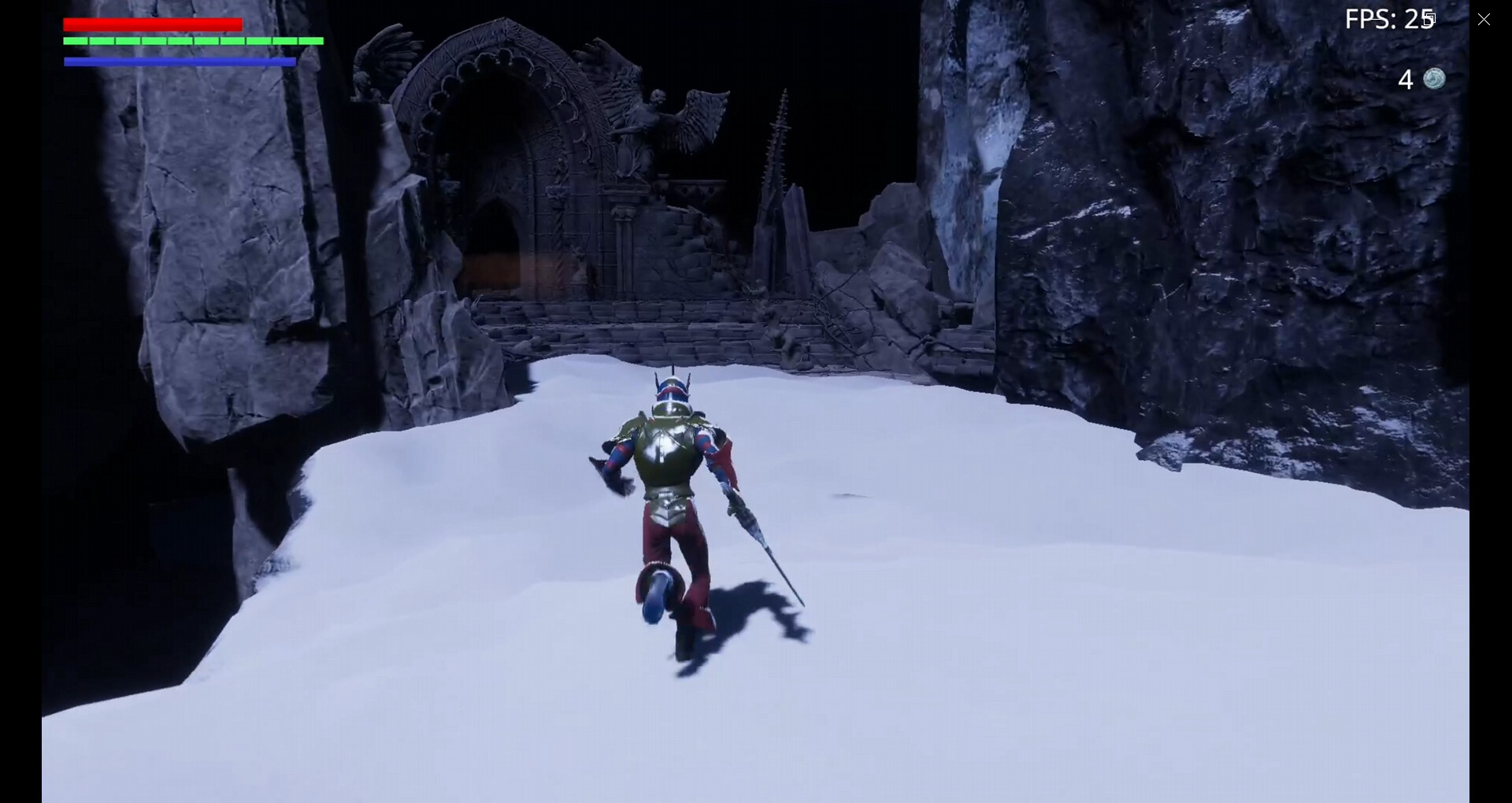The width and height of the screenshot is (1512, 803).
Task: Click the teal coin currency icon
Action: click(1435, 79)
